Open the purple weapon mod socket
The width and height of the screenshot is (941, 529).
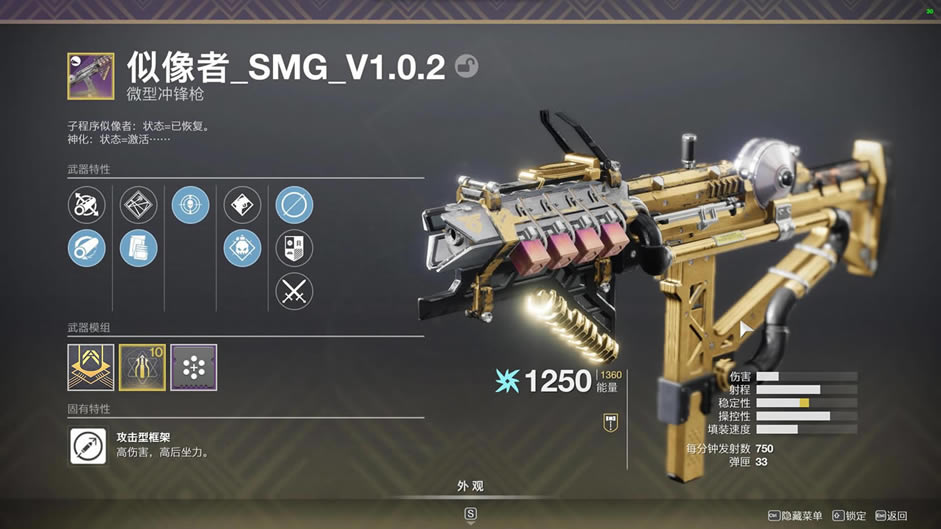click(193, 367)
